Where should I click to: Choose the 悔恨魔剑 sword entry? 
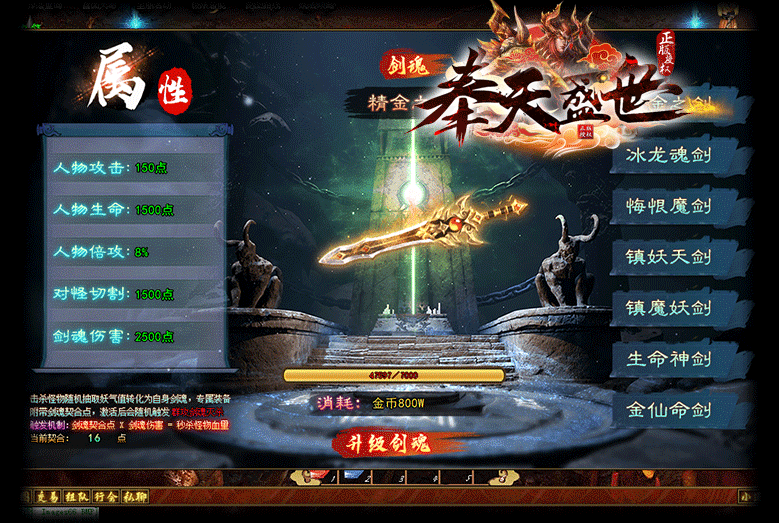[668, 207]
